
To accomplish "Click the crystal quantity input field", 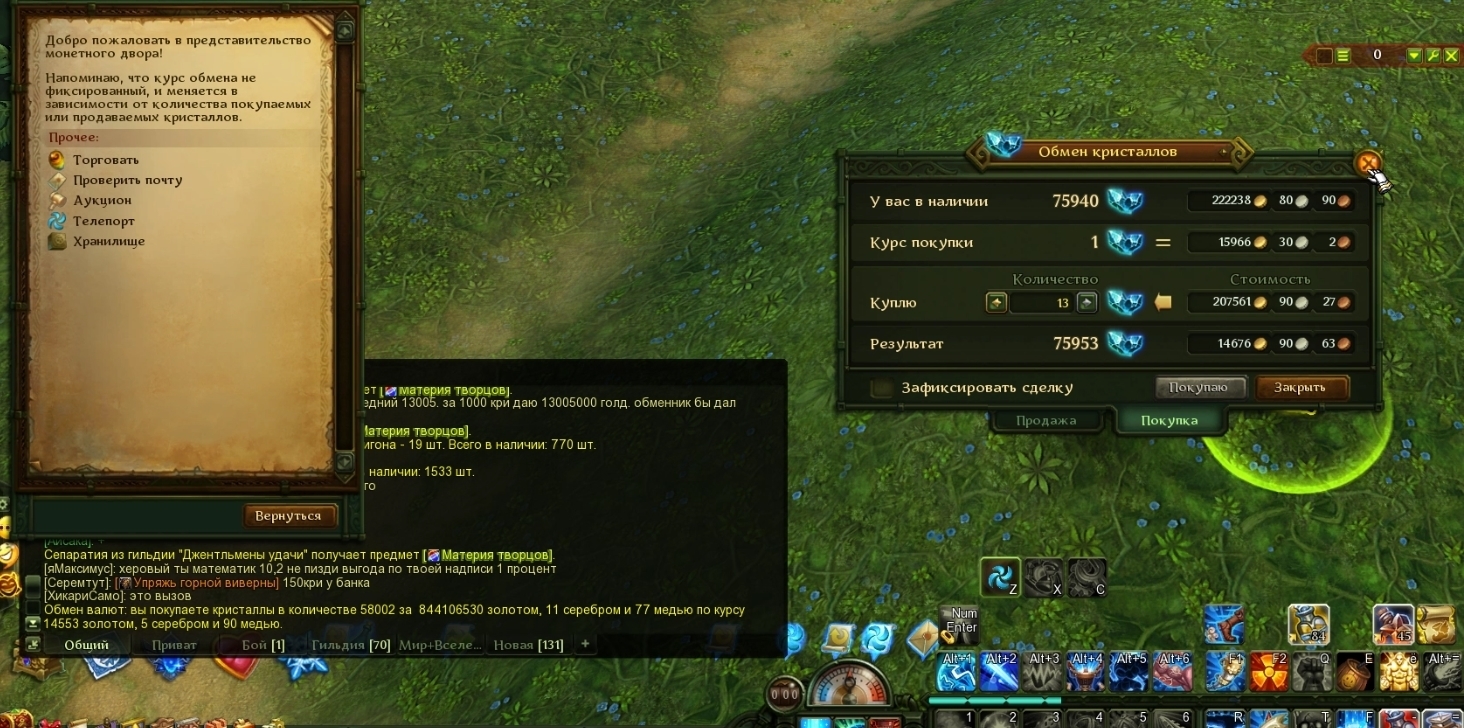I will tap(1040, 302).
